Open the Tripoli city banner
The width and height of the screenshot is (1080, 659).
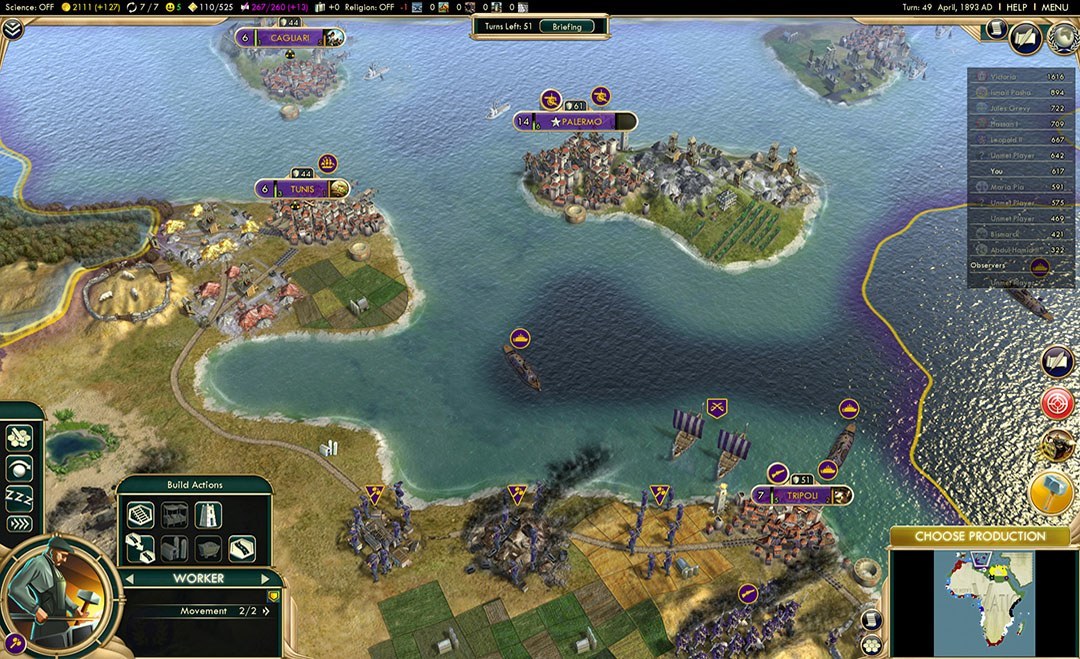click(802, 496)
